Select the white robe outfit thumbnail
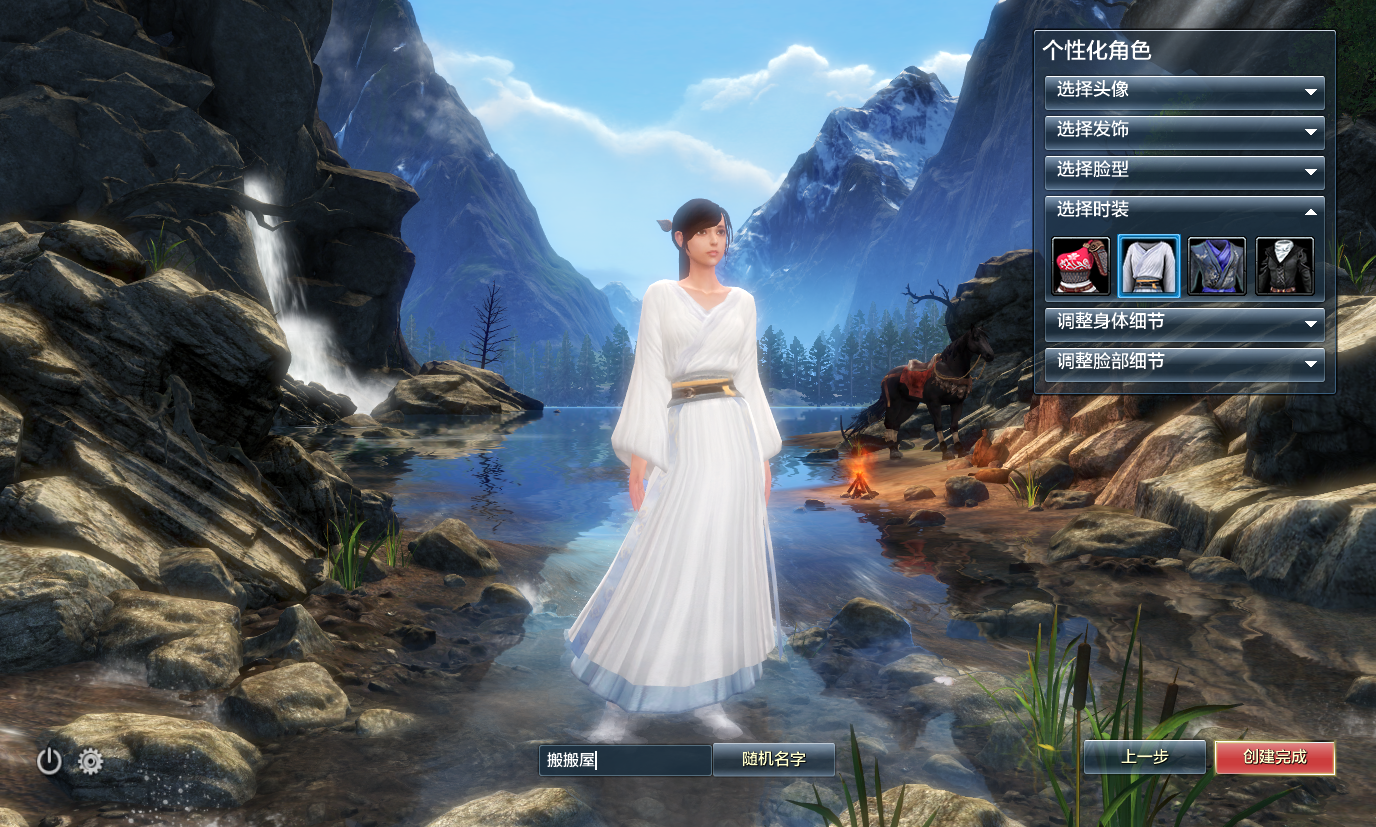1376x827 pixels. 1148,266
